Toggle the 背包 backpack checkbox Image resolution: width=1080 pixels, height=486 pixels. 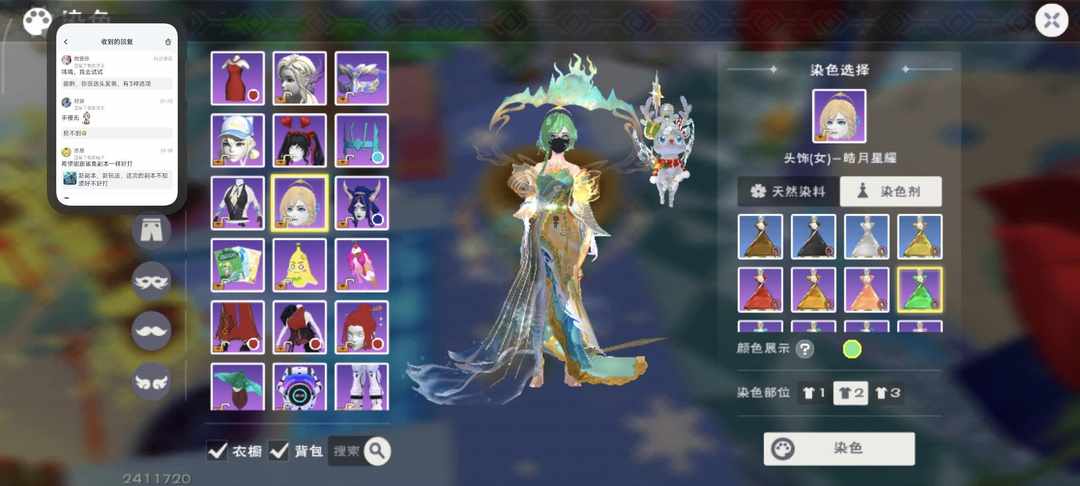pyautogui.click(x=279, y=451)
